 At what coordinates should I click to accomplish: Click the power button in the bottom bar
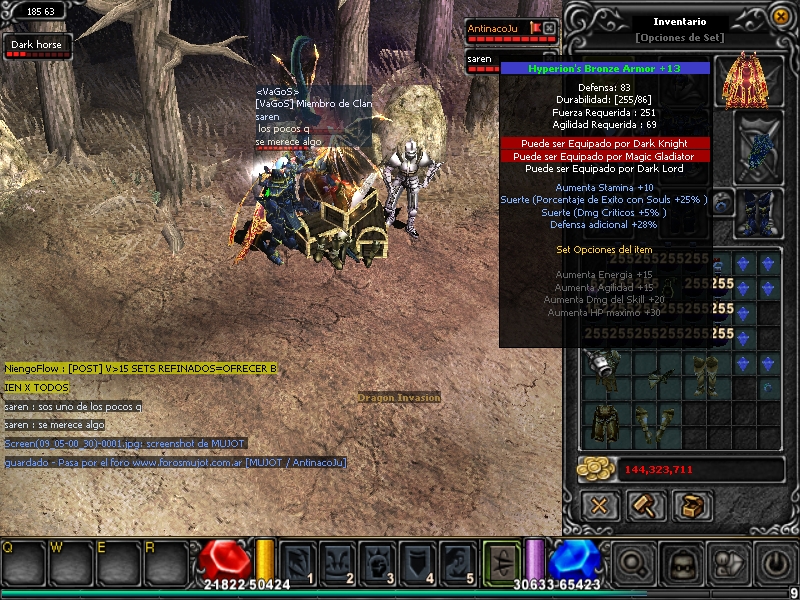(772, 563)
